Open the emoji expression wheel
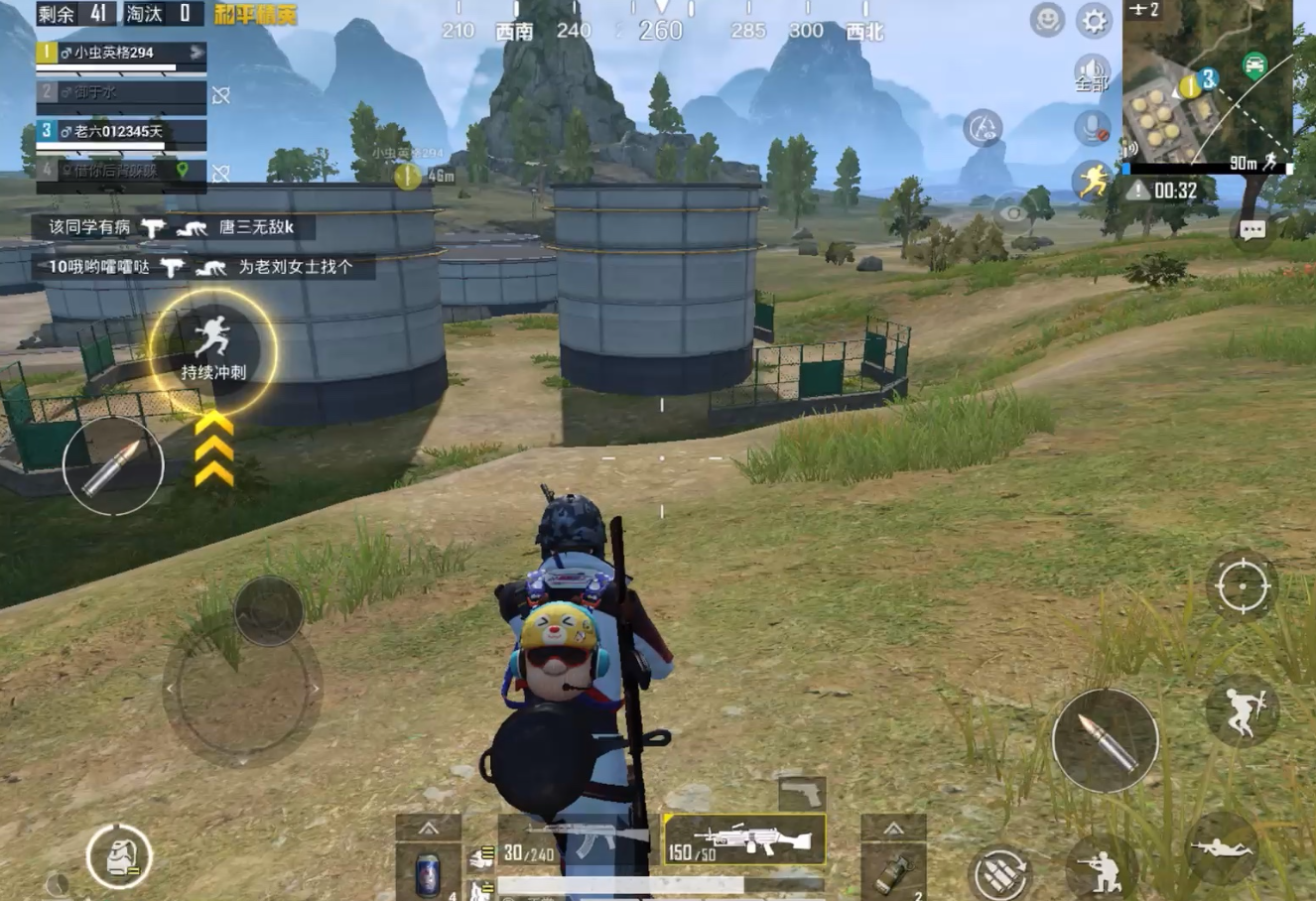Image resolution: width=1316 pixels, height=901 pixels. pyautogui.click(x=1047, y=20)
